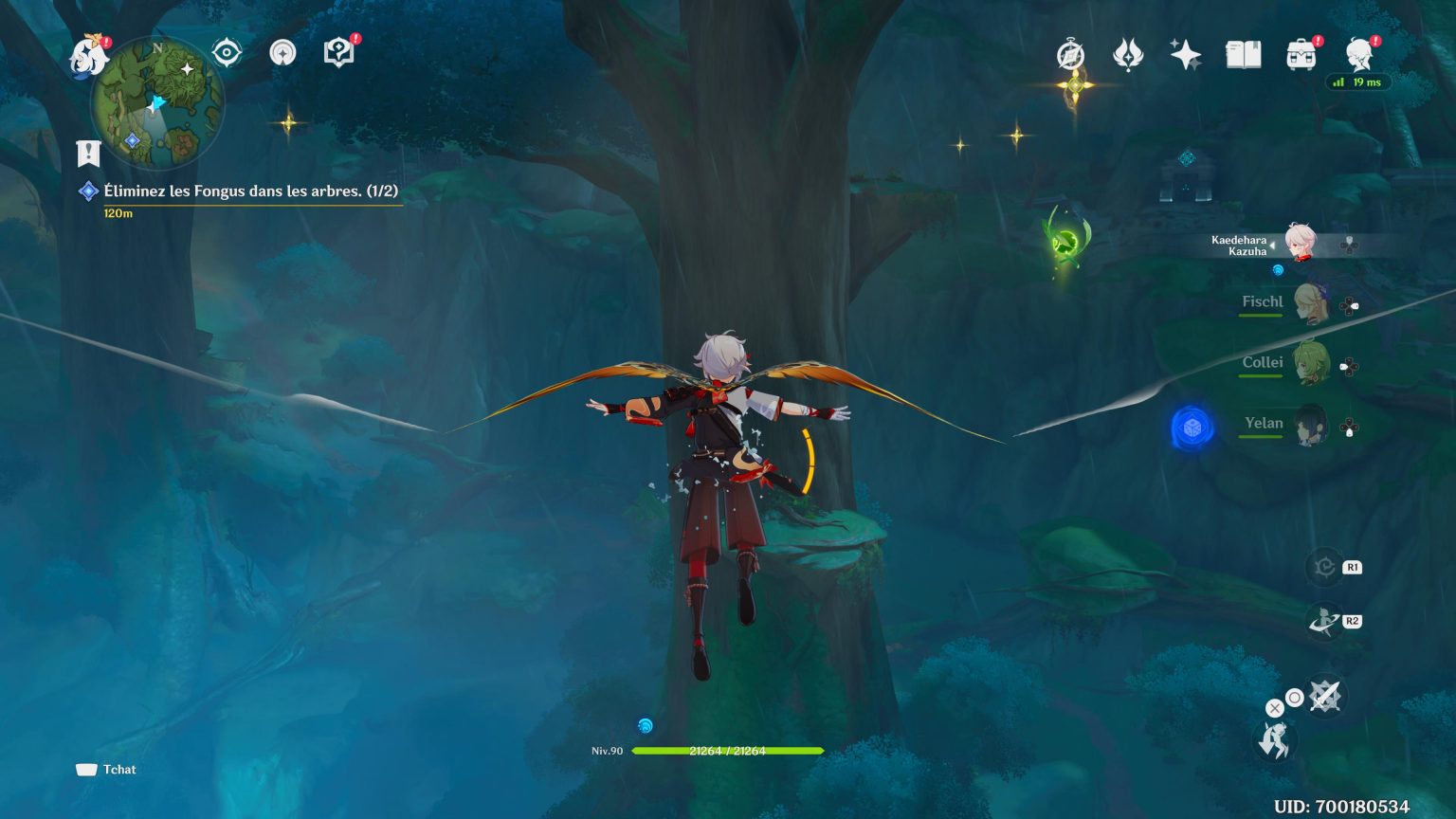Unleash the R2 elemental burst icon
The width and height of the screenshot is (1456, 819).
click(1320, 620)
